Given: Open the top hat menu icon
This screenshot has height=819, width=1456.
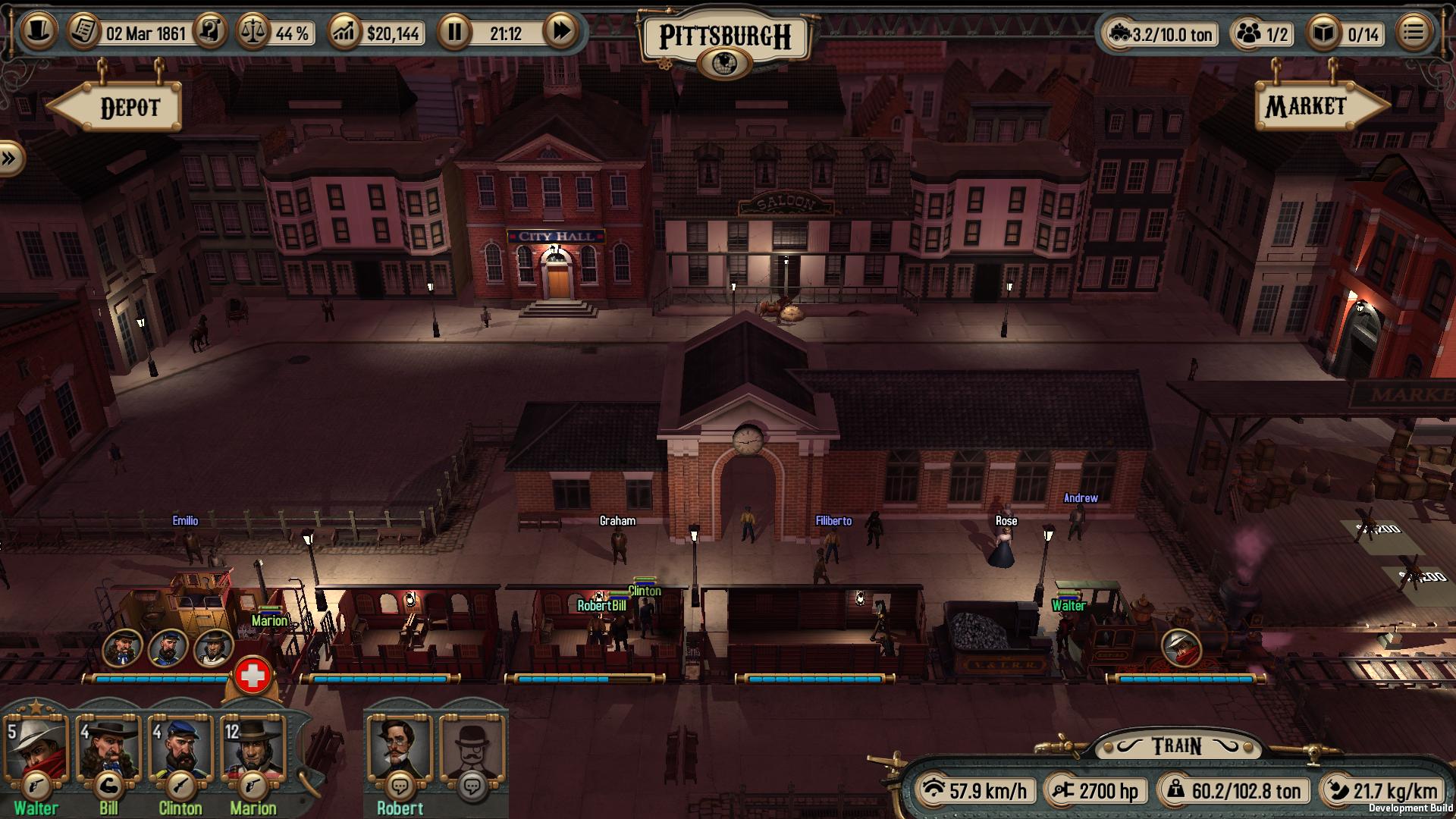Looking at the screenshot, I should (37, 32).
